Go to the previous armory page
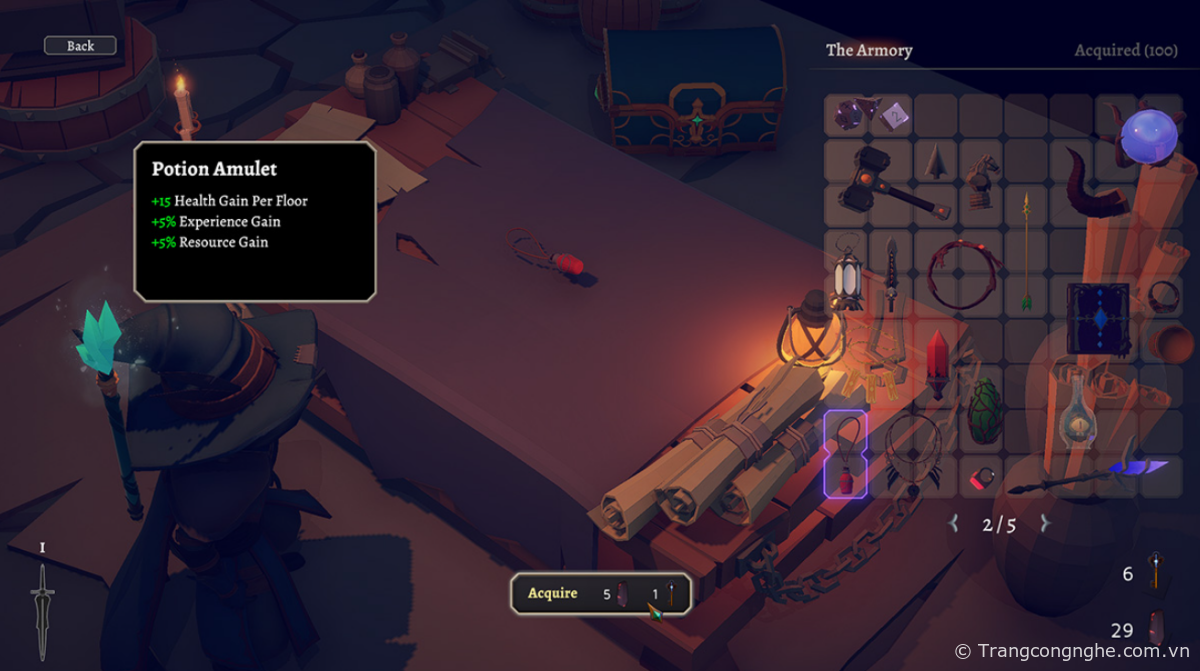1200x671 pixels. click(954, 523)
